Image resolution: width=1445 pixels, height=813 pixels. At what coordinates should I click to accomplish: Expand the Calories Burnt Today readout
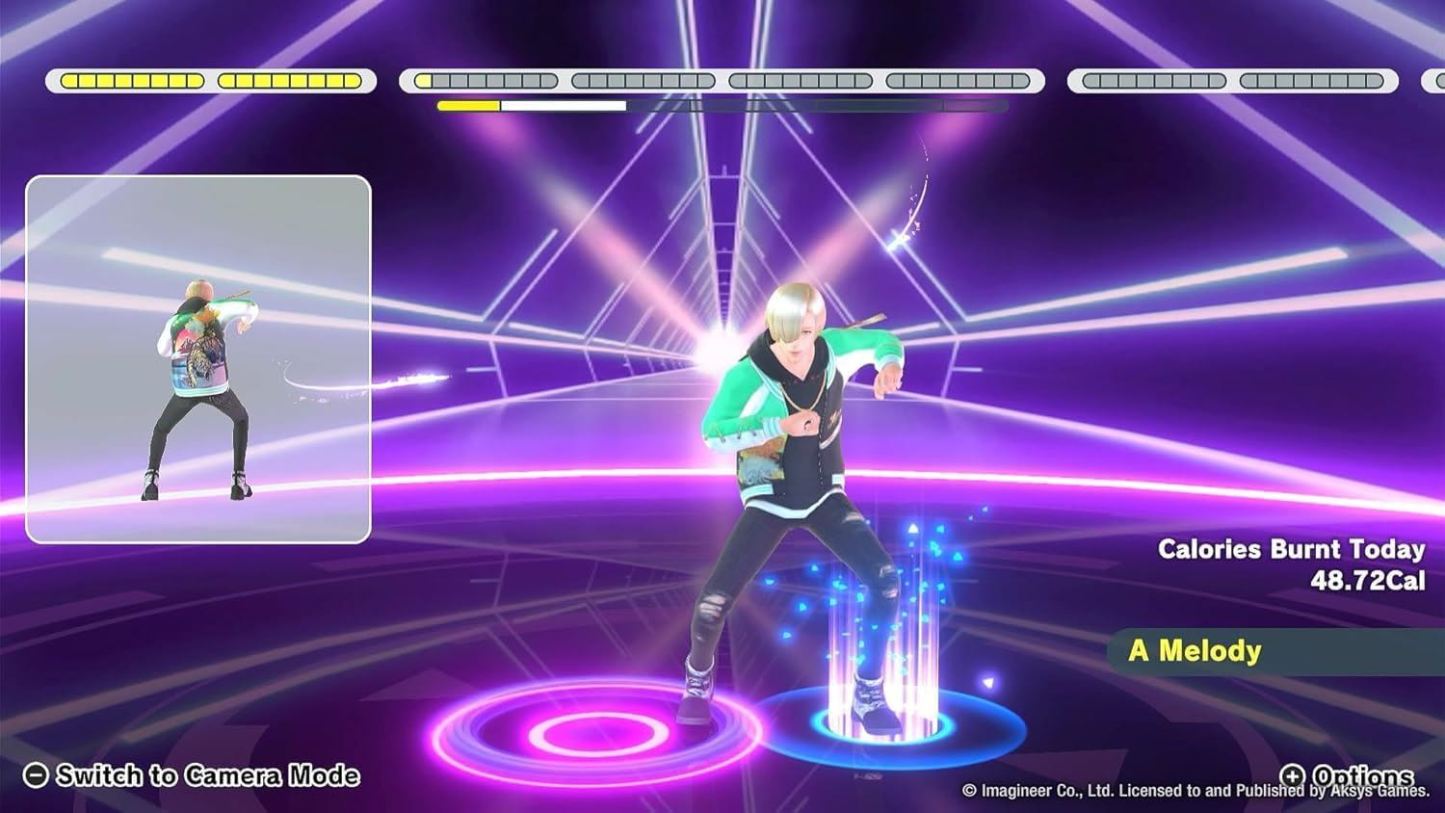[x=1291, y=549]
